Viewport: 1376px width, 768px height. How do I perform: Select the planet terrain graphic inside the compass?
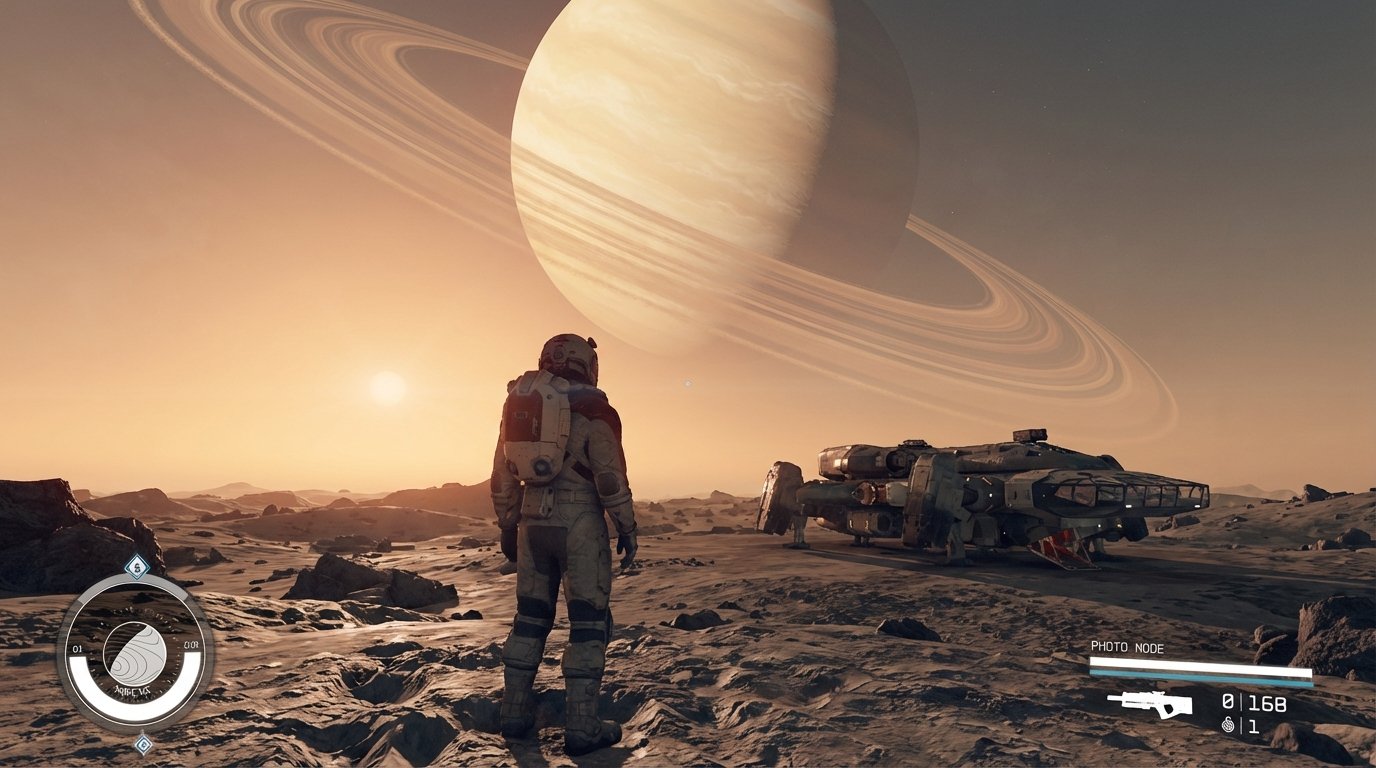[x=135, y=655]
